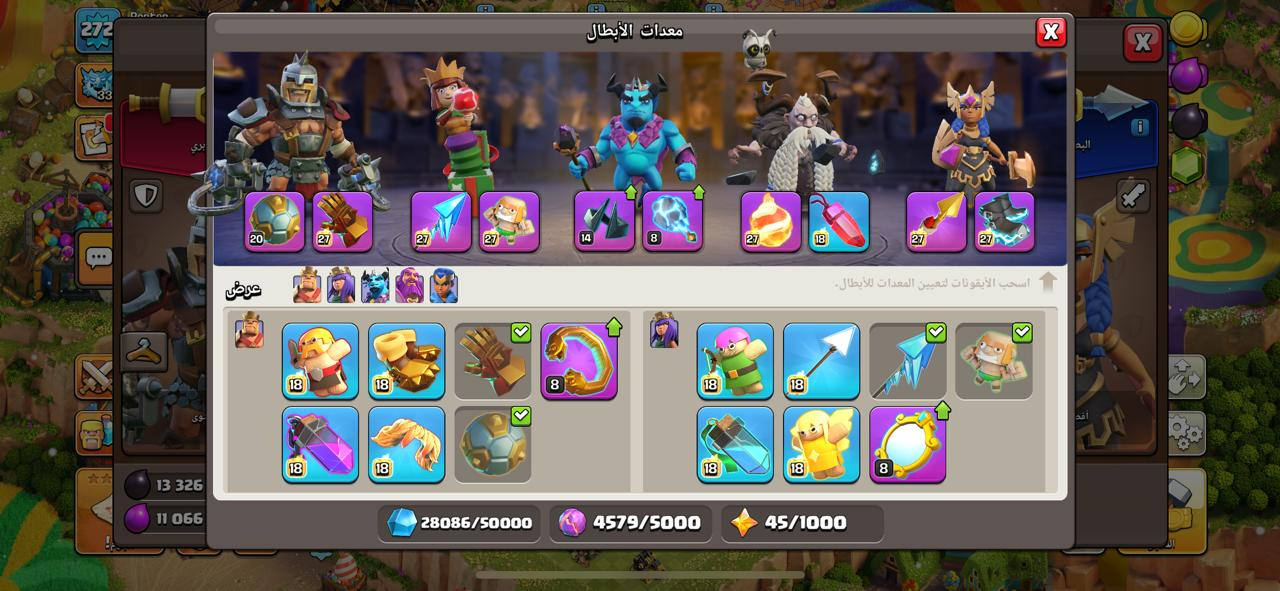Select the equipped Frozen Arrow slot
Viewport: 1280px width, 591px height.
441,221
